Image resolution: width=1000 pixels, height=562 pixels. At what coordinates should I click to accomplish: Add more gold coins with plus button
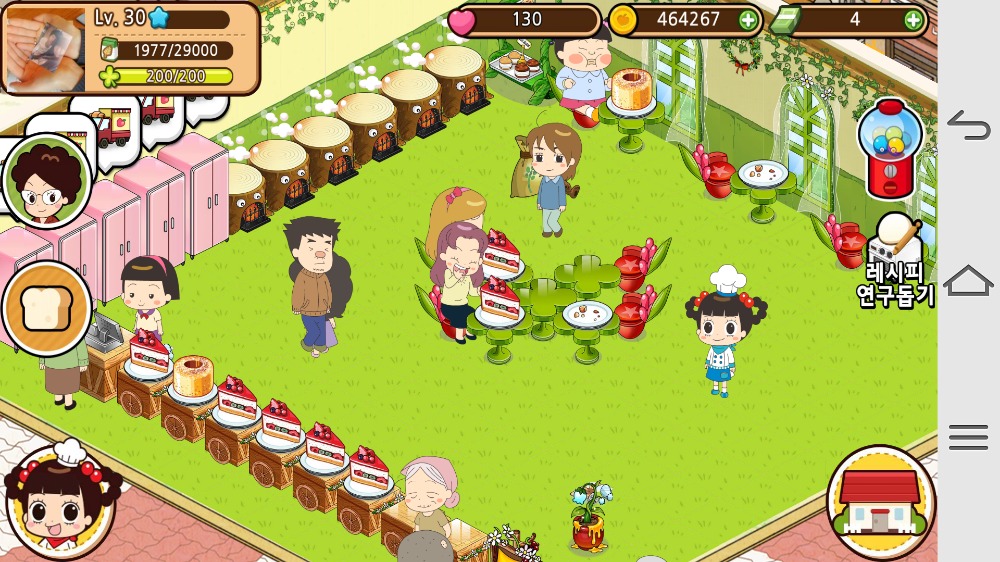(x=748, y=20)
